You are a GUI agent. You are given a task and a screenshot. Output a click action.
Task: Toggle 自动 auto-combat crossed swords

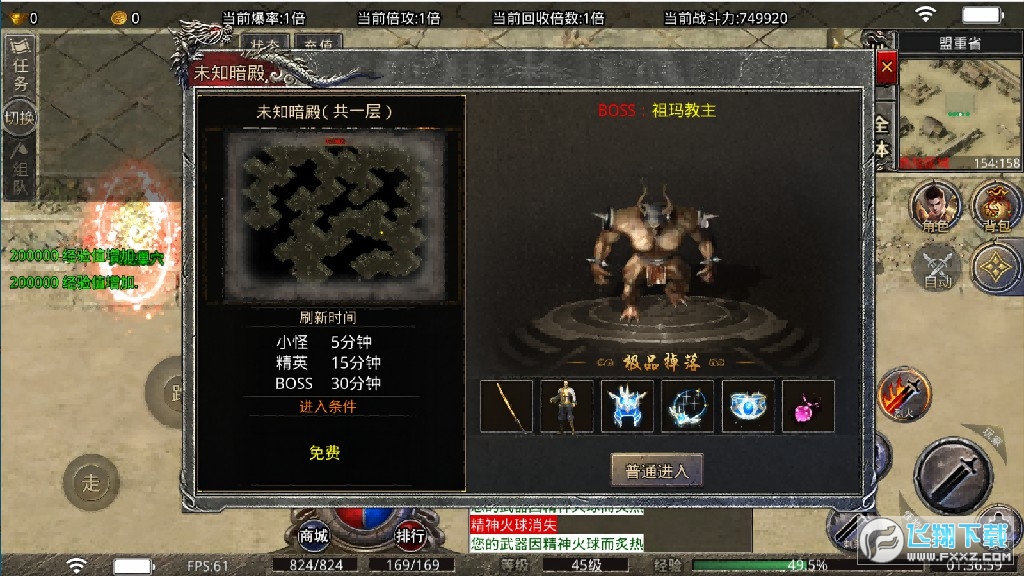click(x=936, y=266)
